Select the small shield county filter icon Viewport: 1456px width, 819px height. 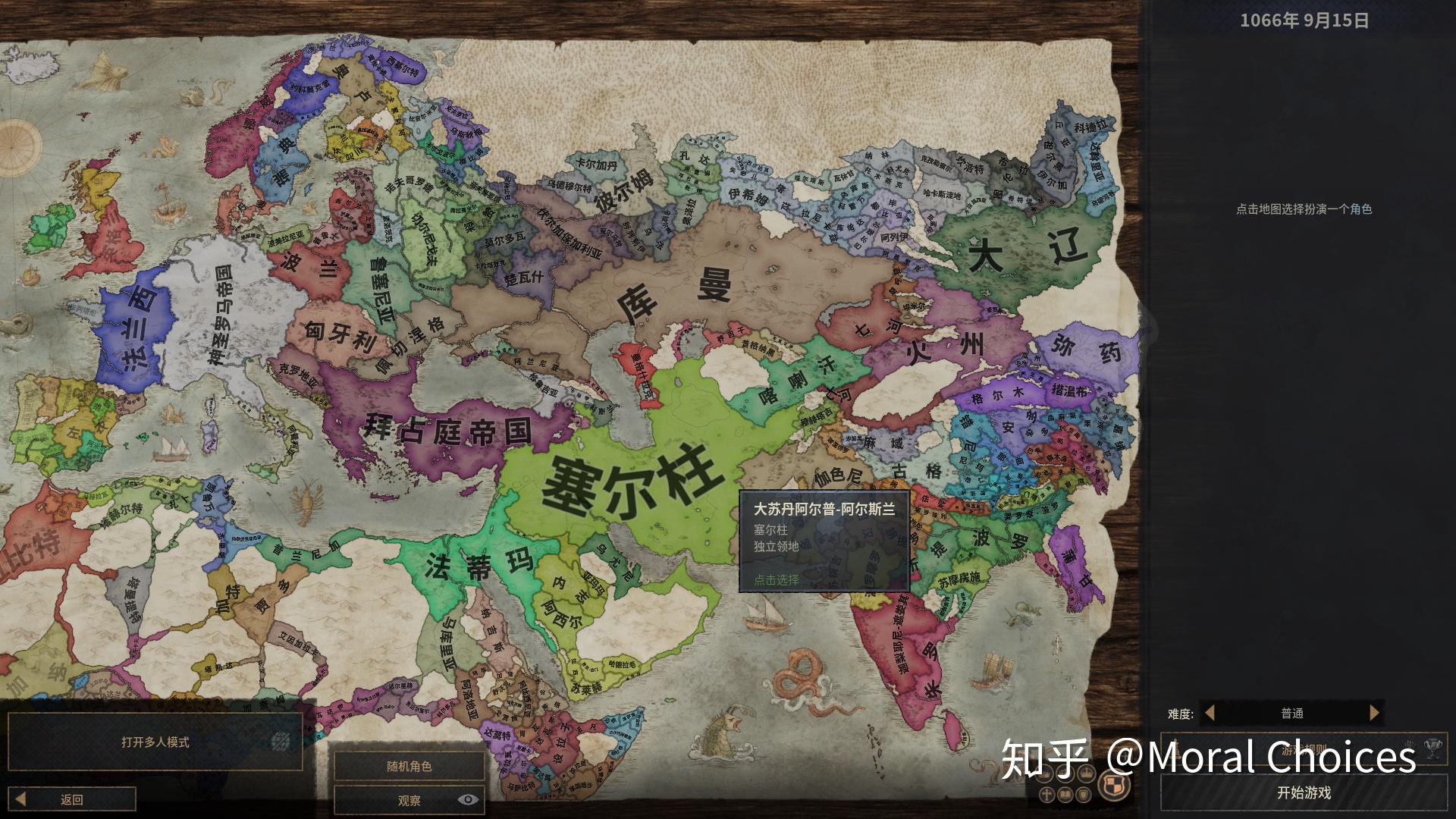(x=1084, y=795)
